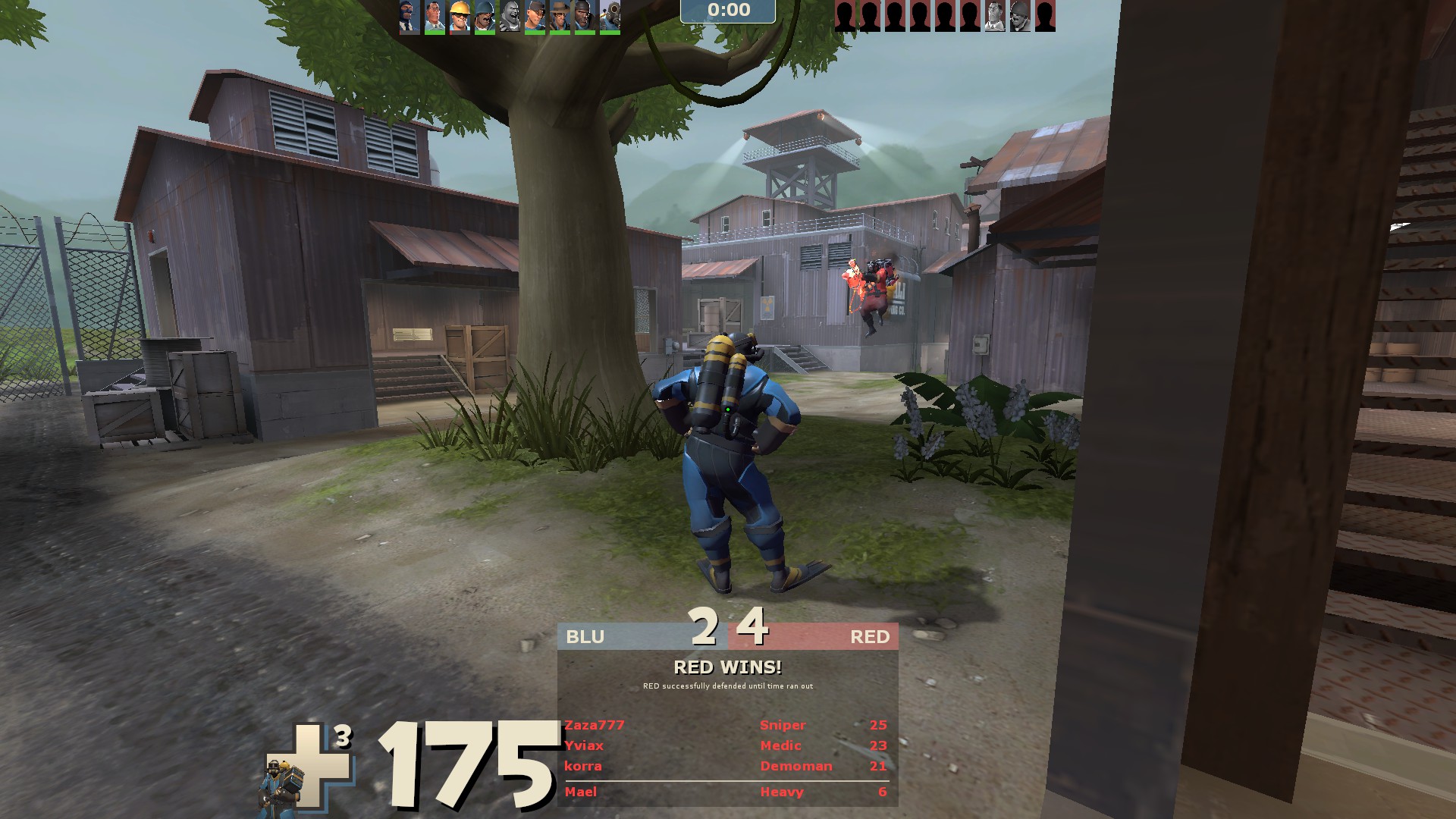Select the greyed-out RED Medic portrait

pyautogui.click(x=995, y=16)
